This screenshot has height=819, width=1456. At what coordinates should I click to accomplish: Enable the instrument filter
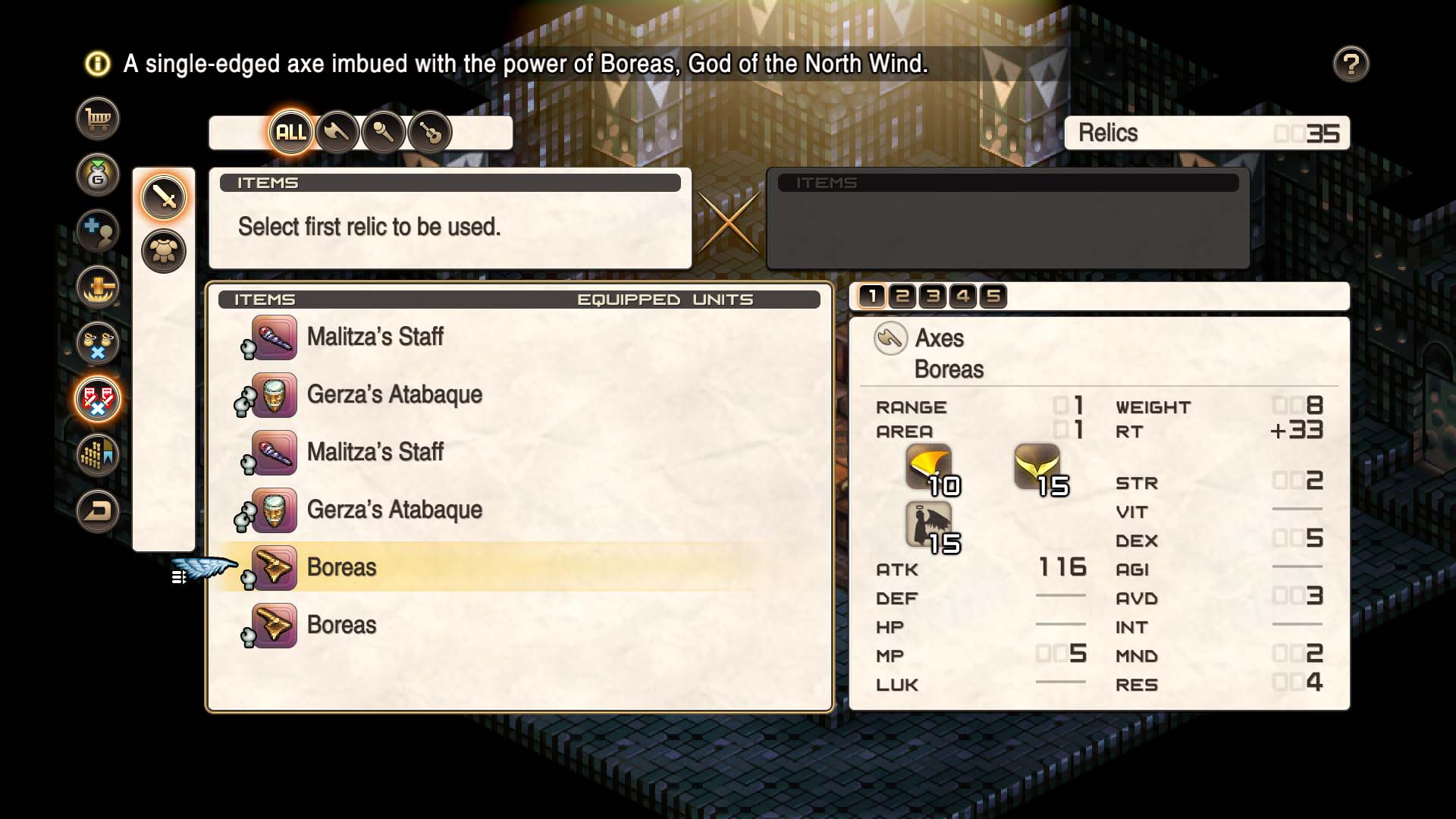pyautogui.click(x=431, y=131)
